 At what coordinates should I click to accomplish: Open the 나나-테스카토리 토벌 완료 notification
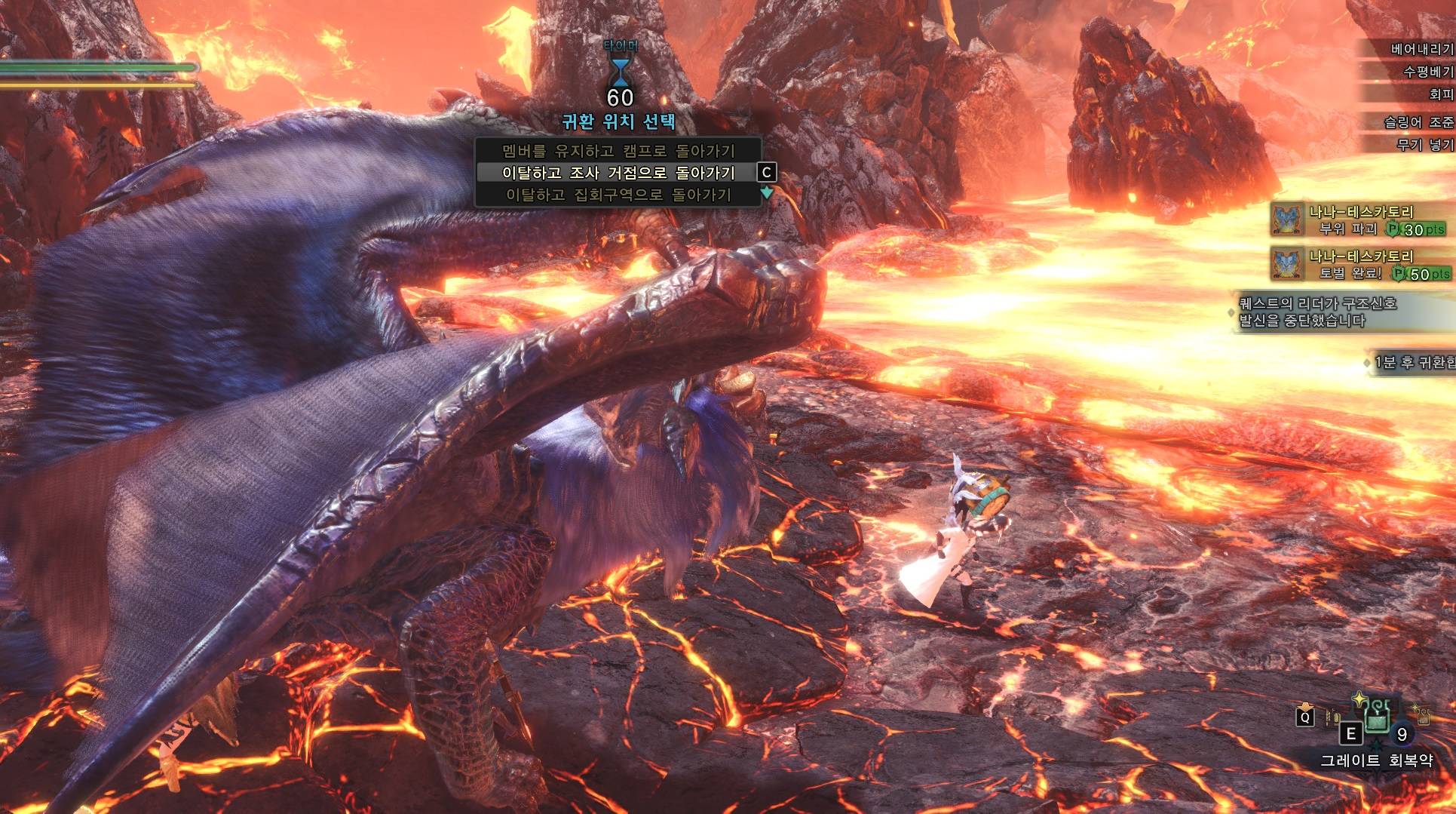(x=1359, y=265)
